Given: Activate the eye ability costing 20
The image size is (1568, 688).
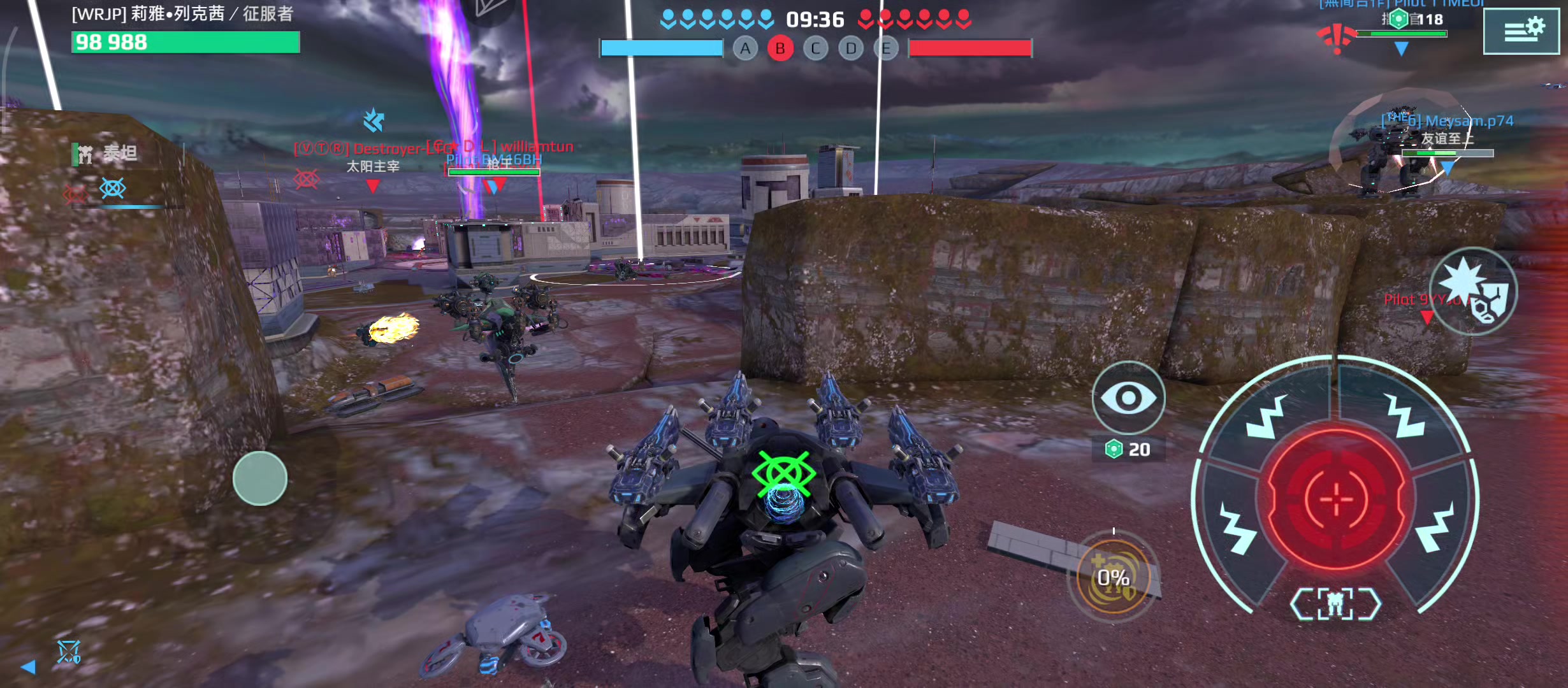Looking at the screenshot, I should 1128,398.
